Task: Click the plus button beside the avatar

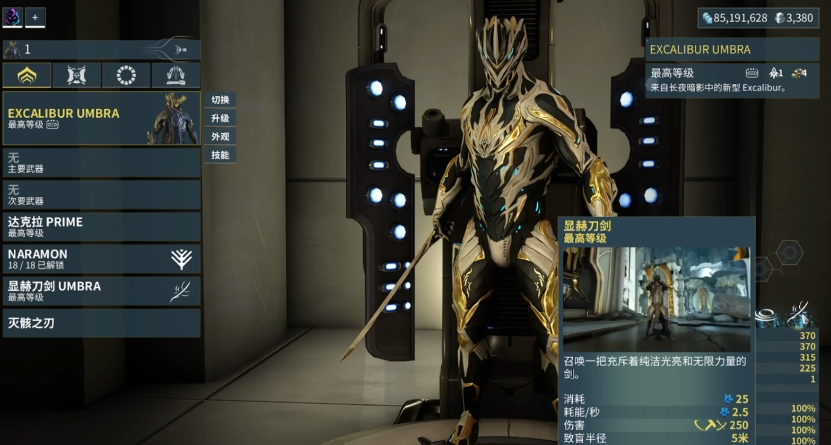Action: (x=35, y=17)
